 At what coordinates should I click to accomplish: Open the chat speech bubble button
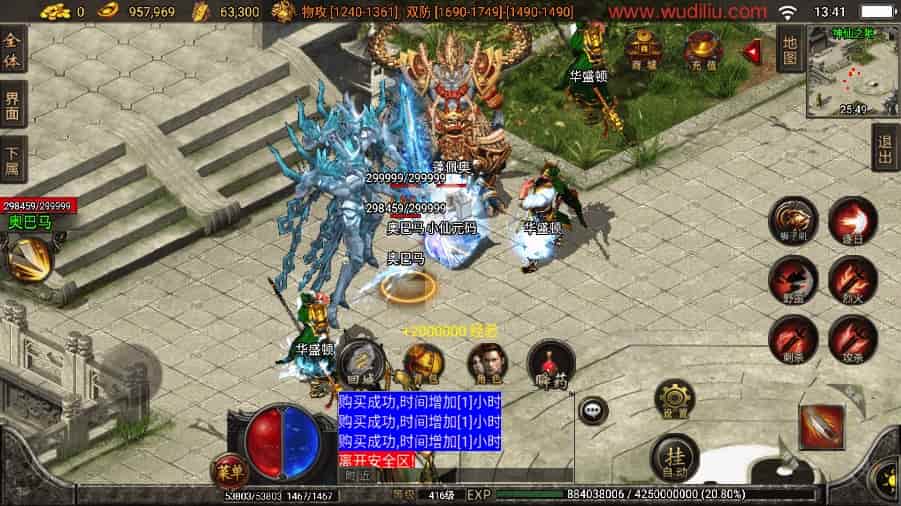[597, 409]
